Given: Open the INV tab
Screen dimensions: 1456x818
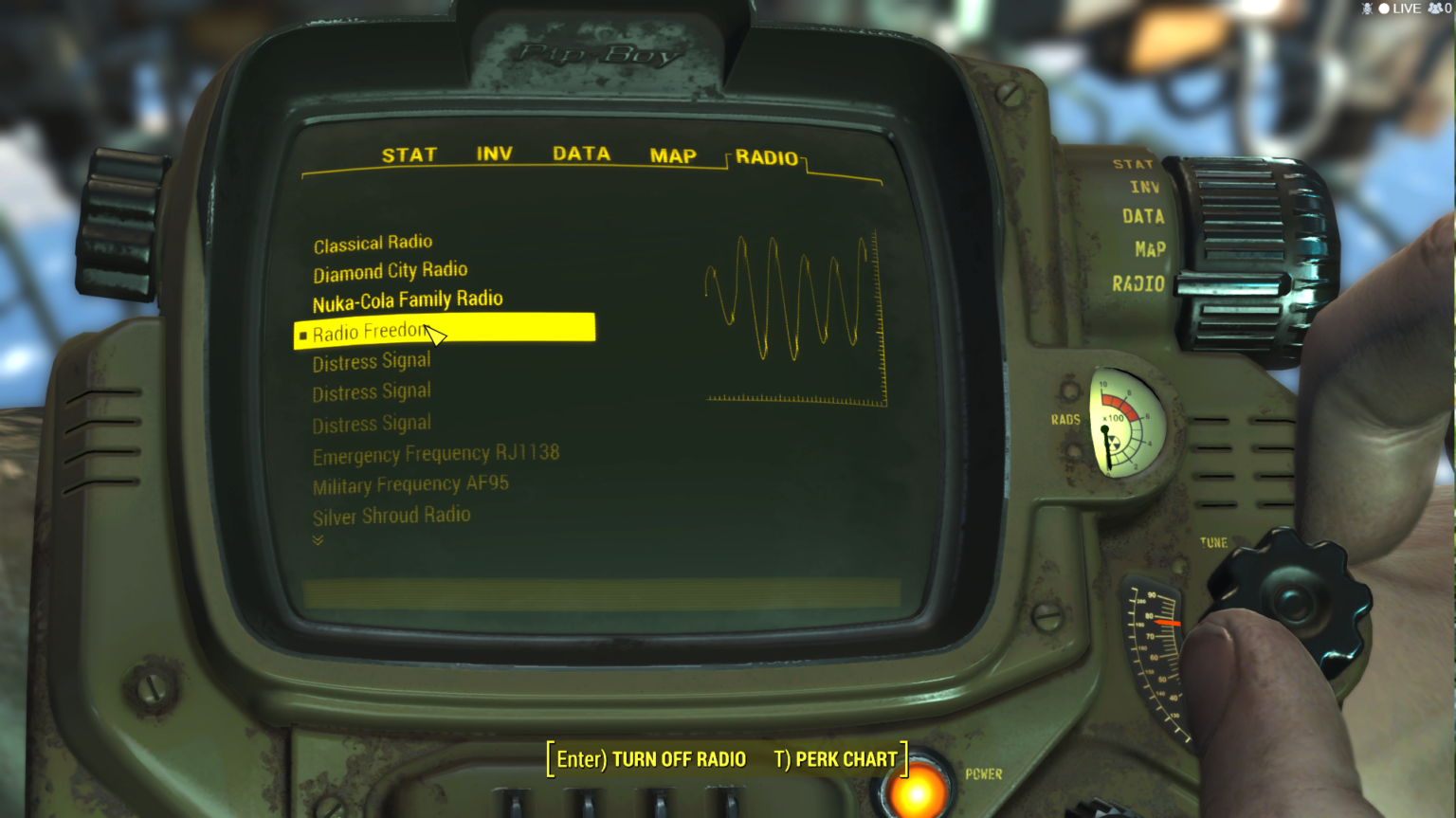Looking at the screenshot, I should click(x=497, y=154).
